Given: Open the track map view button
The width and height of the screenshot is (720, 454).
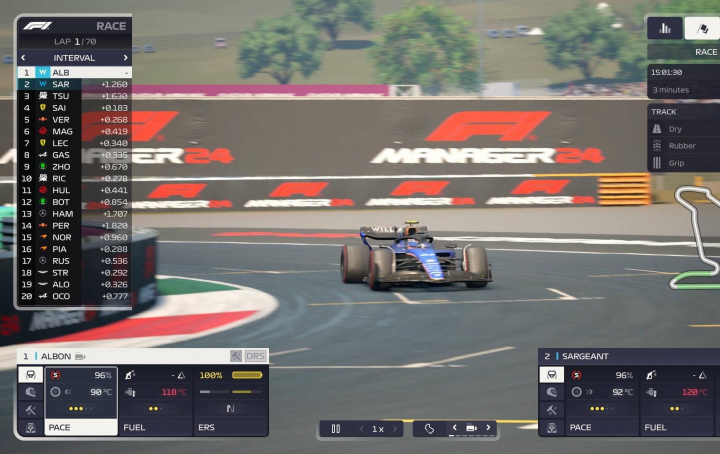Looking at the screenshot, I should [x=429, y=429].
